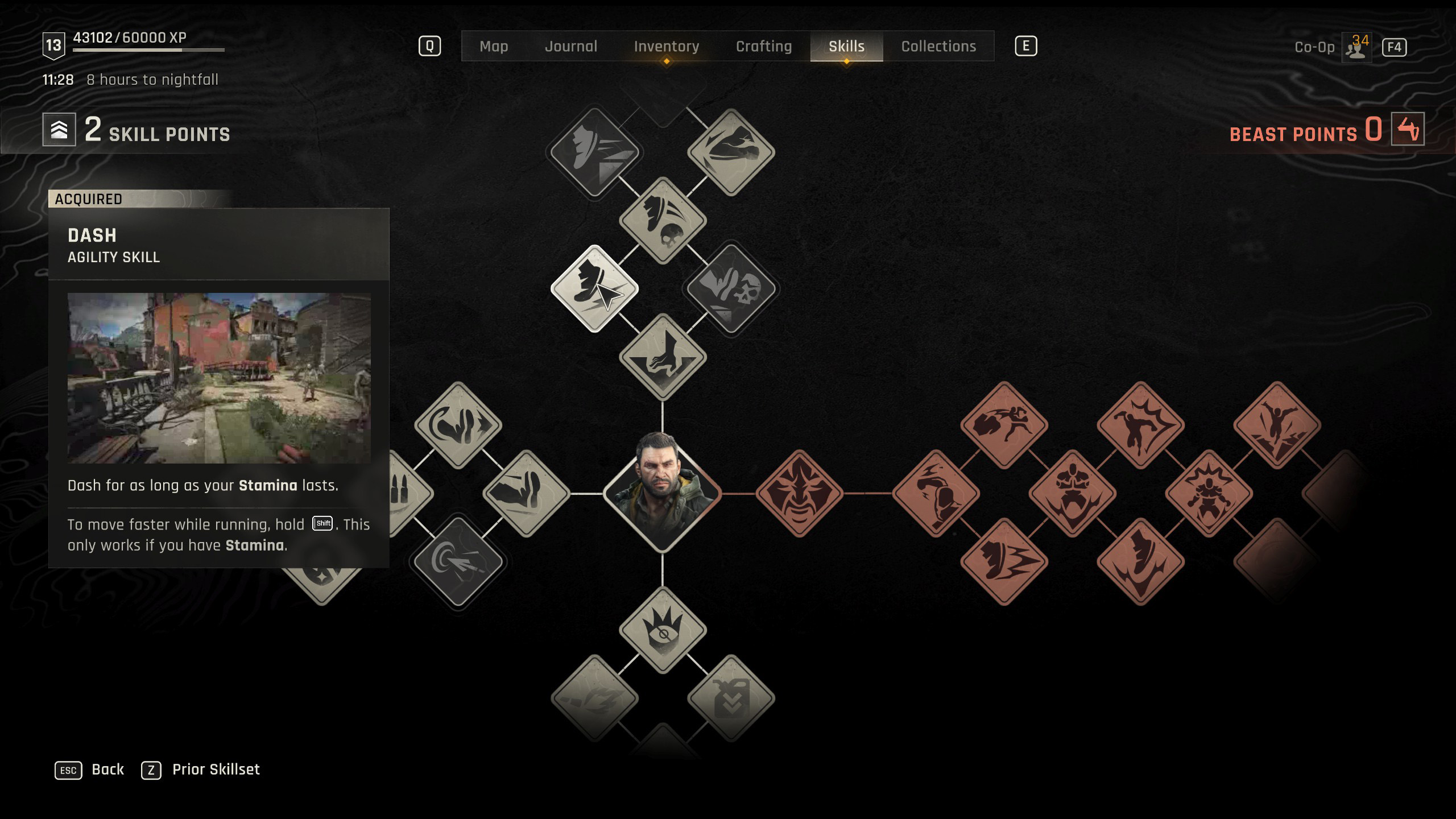
Task: Select the central character portrait node
Action: [663, 493]
